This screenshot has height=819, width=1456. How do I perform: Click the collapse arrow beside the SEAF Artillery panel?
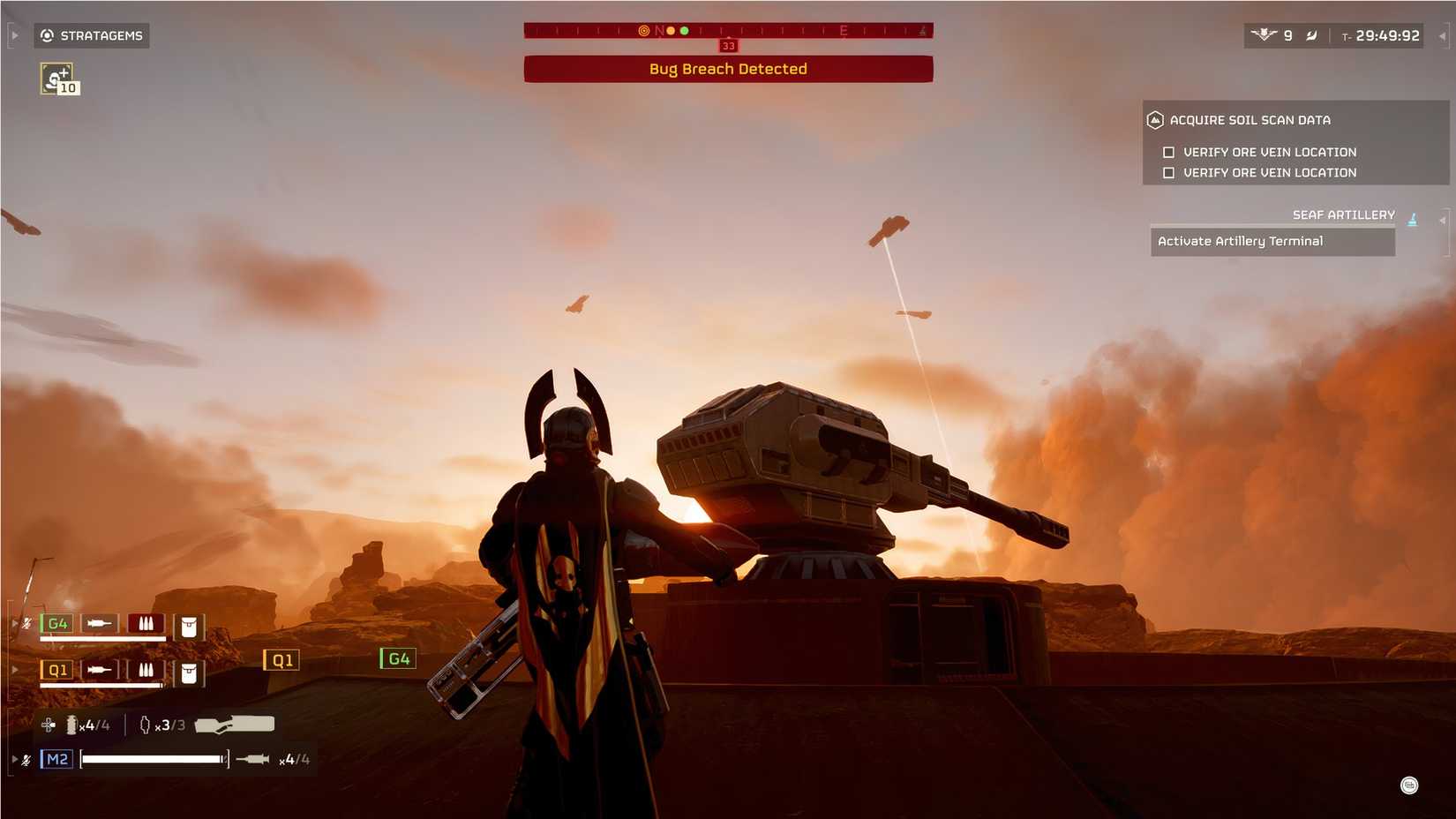click(1445, 221)
